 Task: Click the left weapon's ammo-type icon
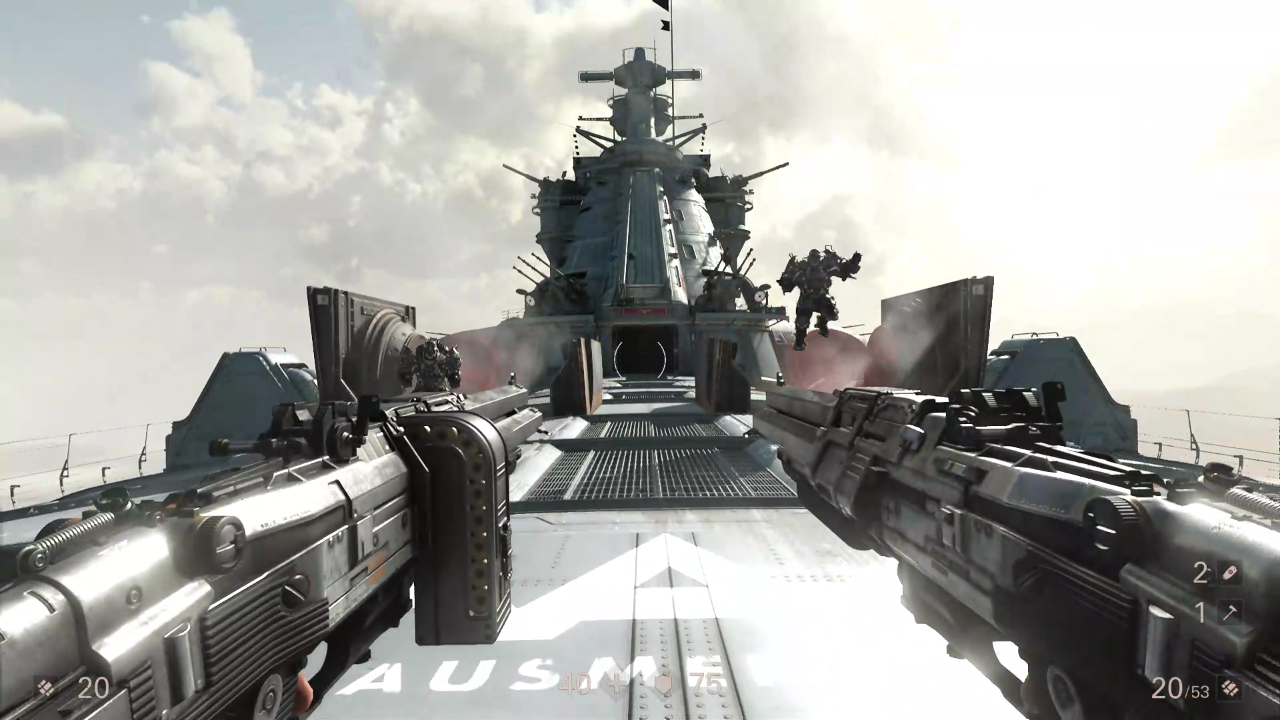[46, 687]
